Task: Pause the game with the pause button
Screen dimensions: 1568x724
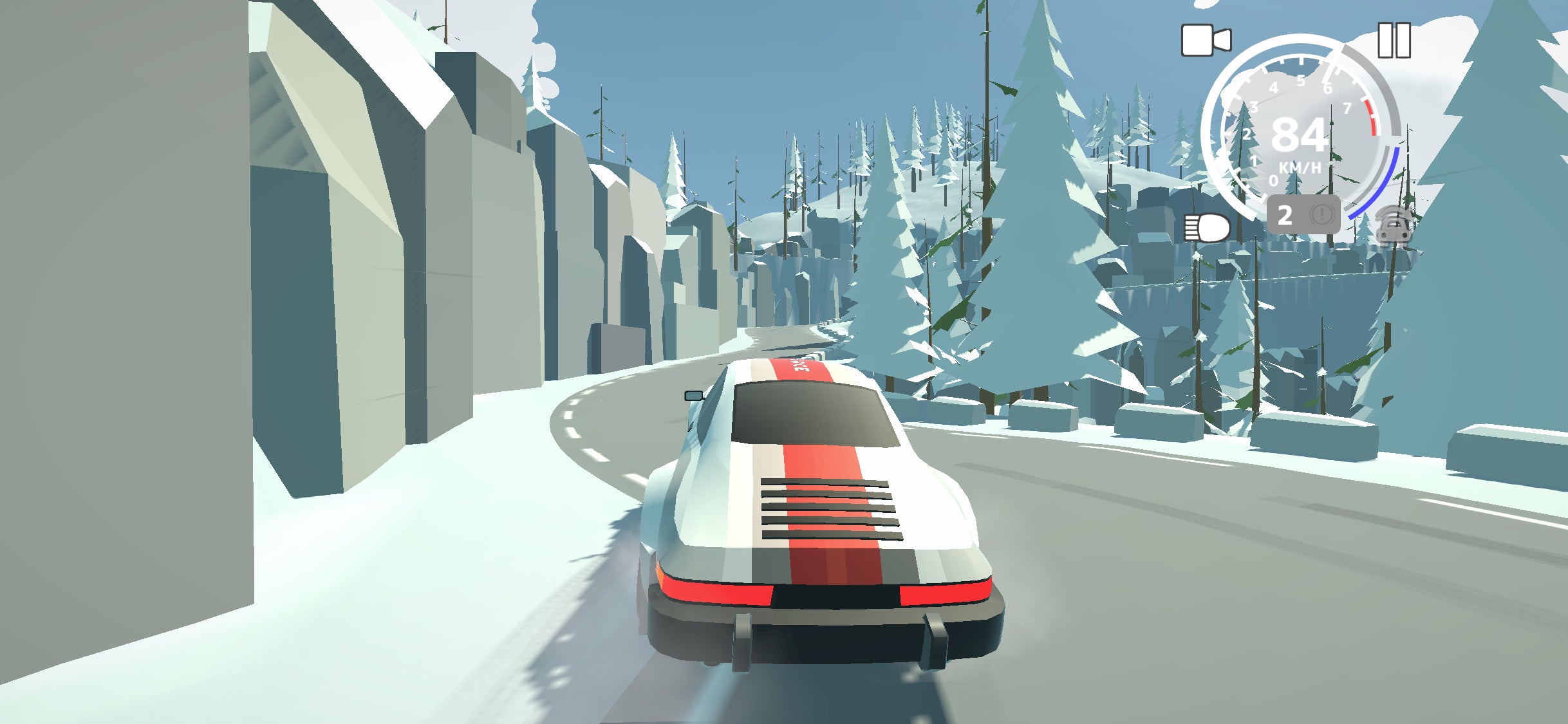Action: (x=1394, y=40)
